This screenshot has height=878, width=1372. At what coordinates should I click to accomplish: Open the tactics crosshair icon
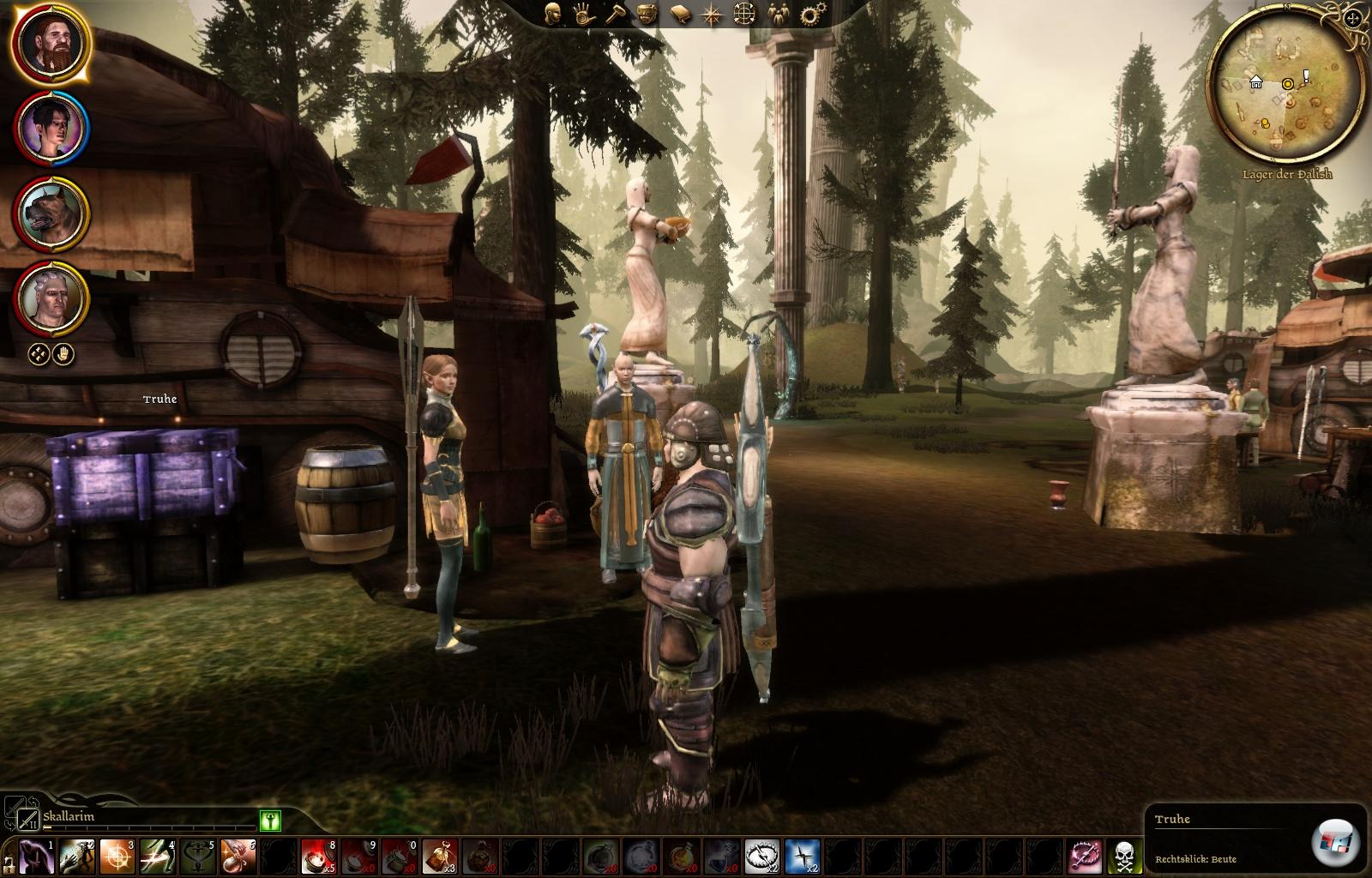tap(744, 15)
